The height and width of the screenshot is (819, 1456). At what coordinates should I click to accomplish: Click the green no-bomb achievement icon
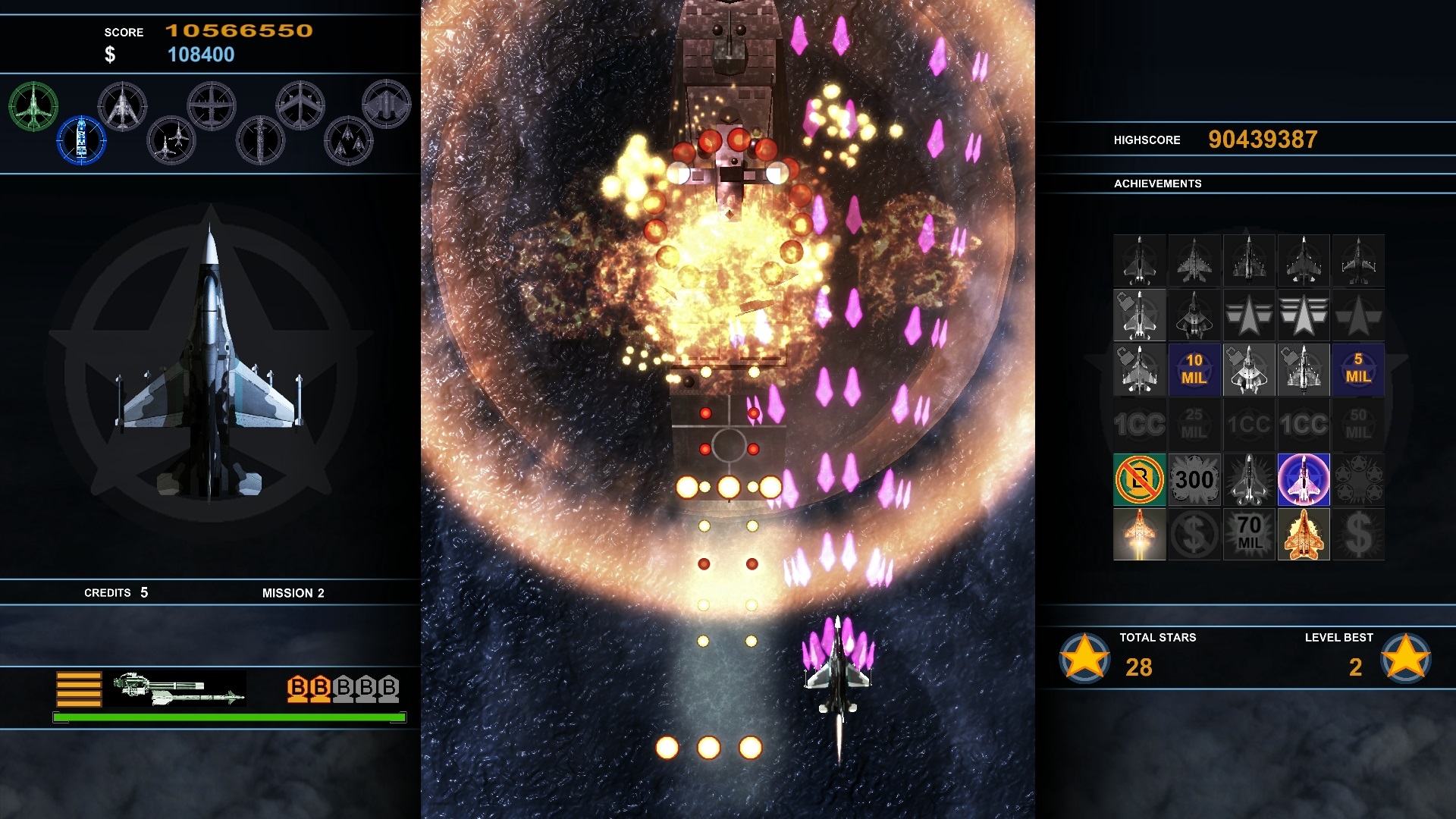point(1140,480)
